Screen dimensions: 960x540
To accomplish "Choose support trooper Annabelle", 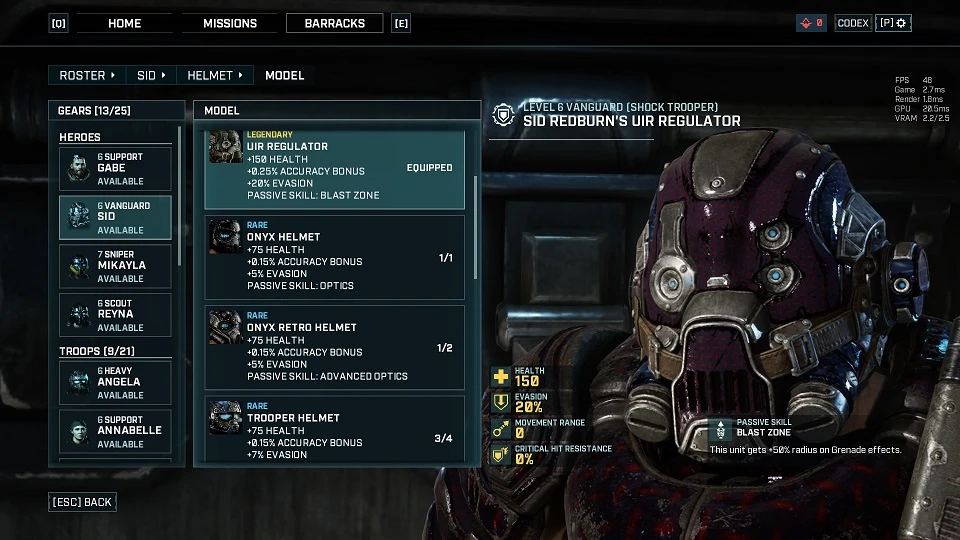I will pos(115,431).
